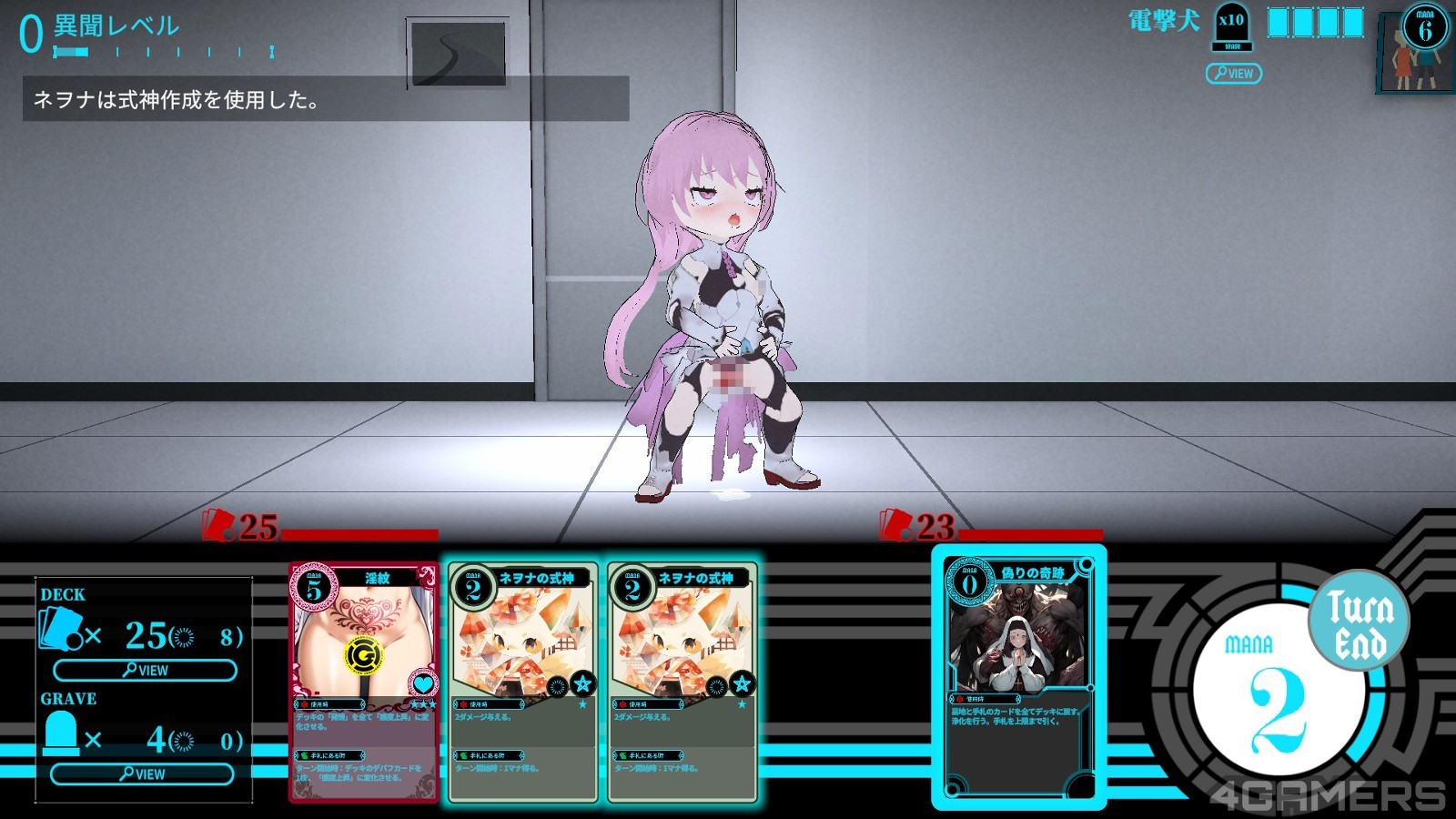Click the VIEW button under the enemy name
This screenshot has width=1456, height=819.
pos(1233,73)
